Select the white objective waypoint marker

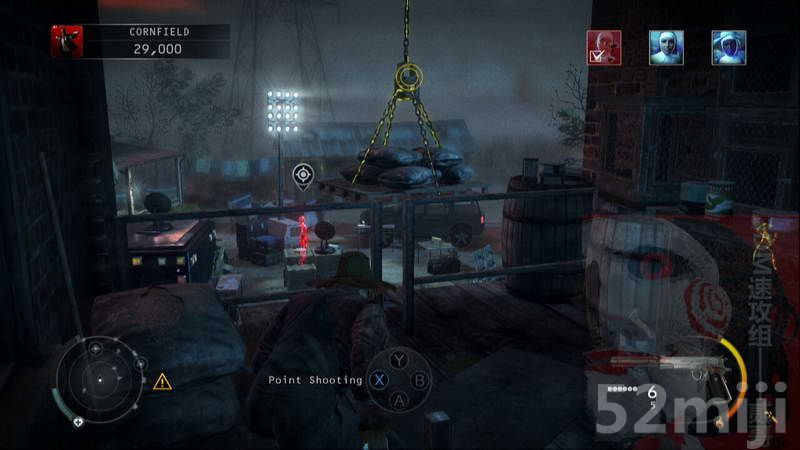pos(301,176)
